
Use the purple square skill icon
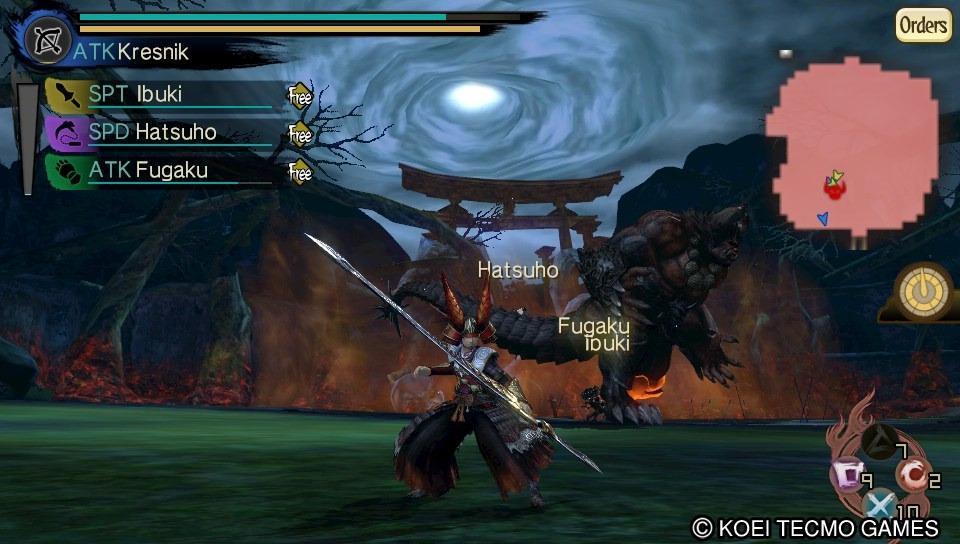tap(848, 474)
